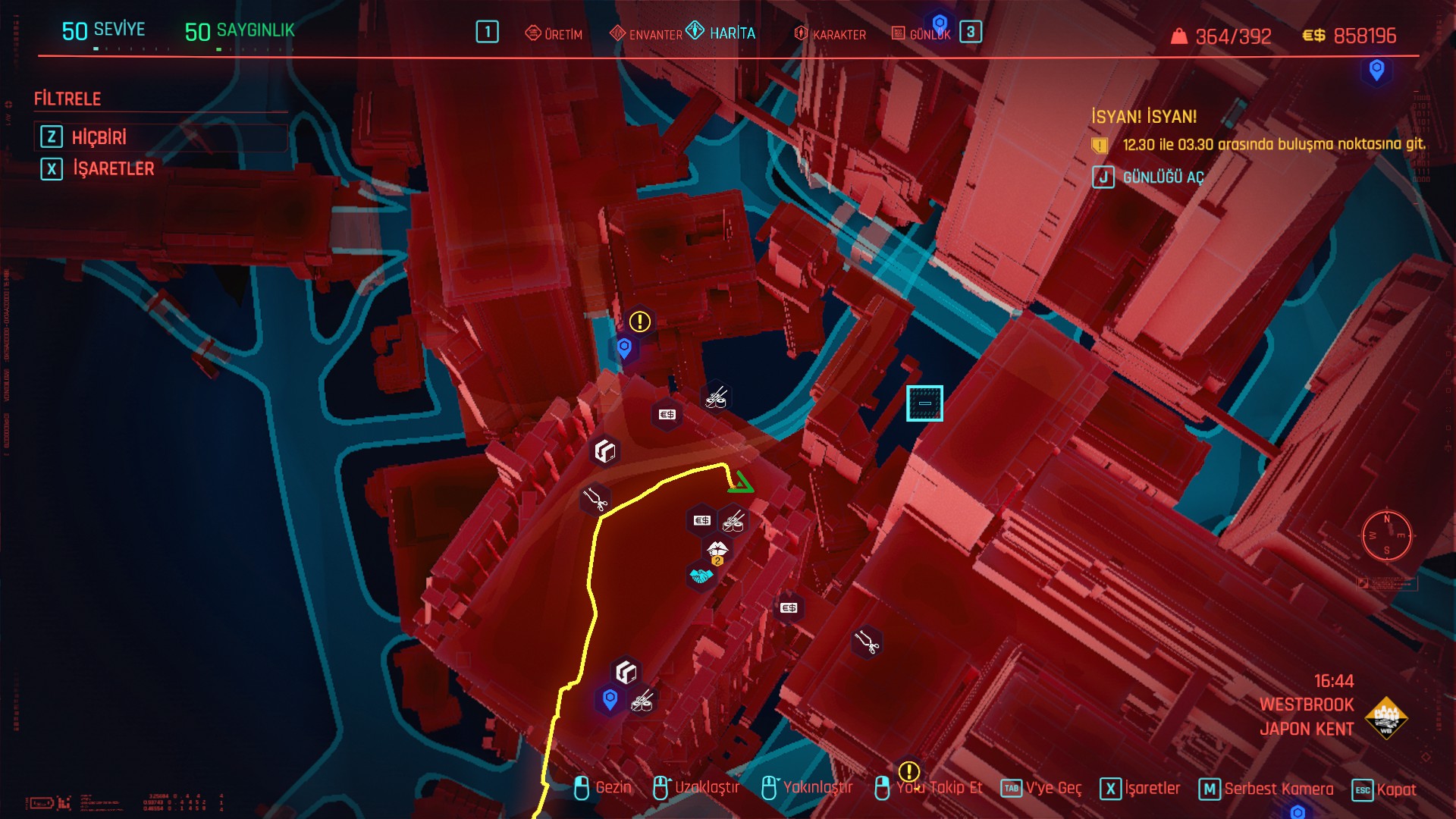This screenshot has height=819, width=1456.
Task: Open the ENVANTER tab
Action: point(646,34)
